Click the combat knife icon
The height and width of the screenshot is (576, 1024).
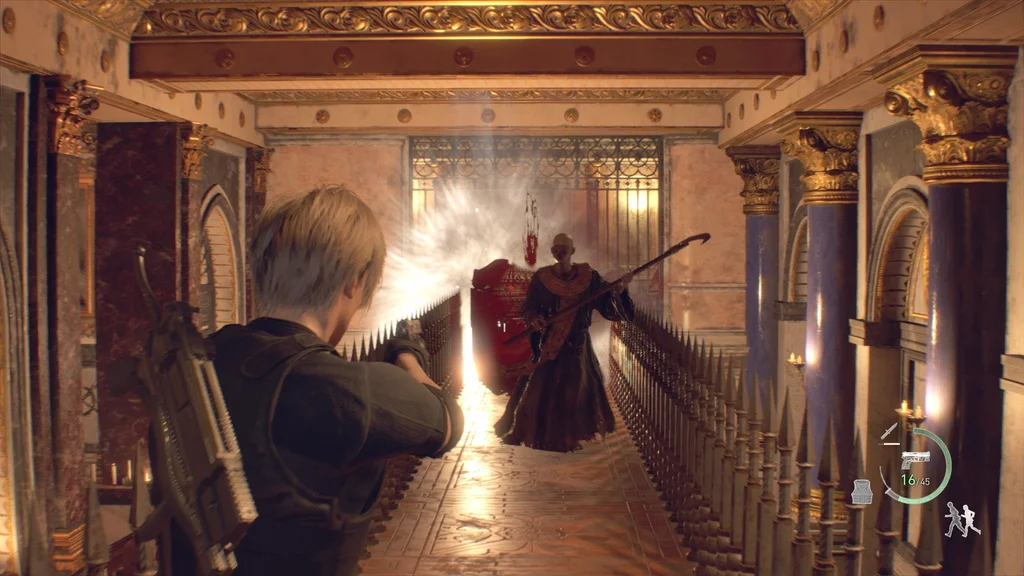[x=889, y=431]
